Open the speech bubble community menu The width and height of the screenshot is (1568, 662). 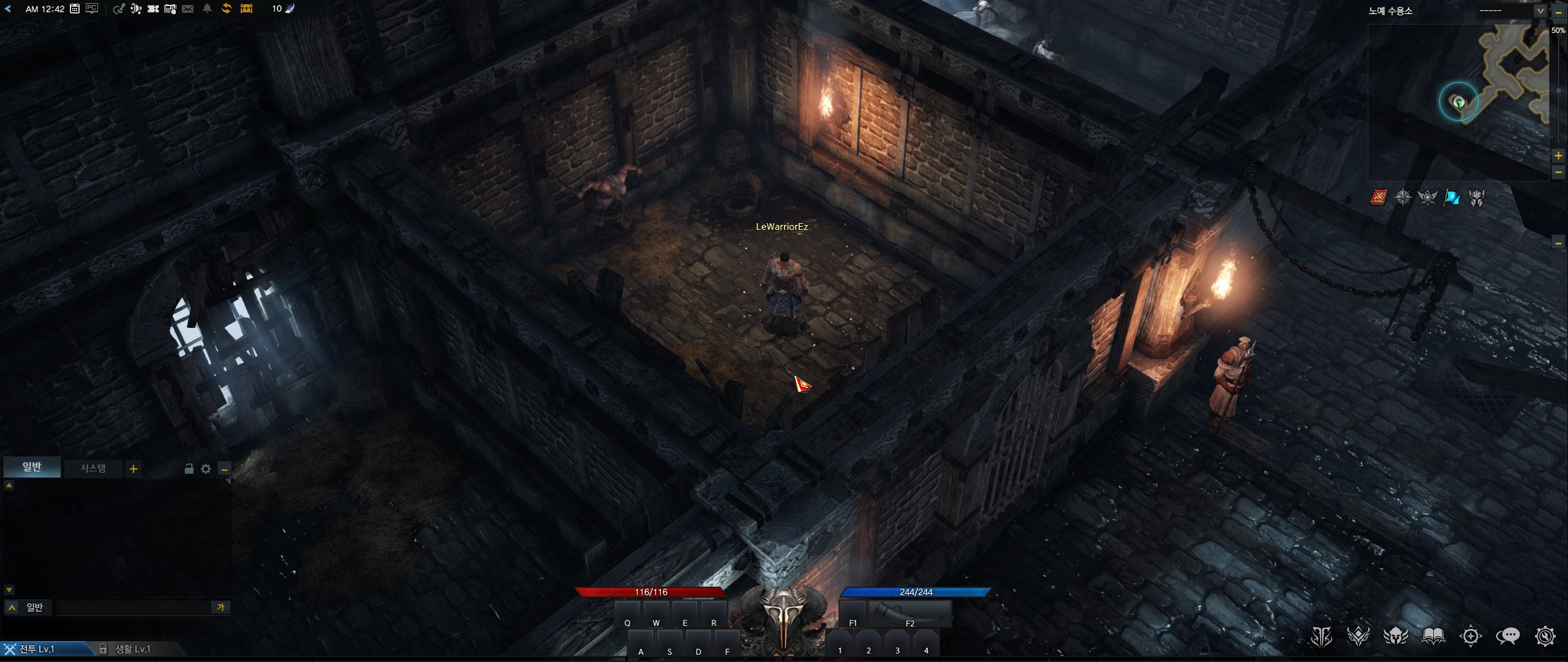(x=1507, y=636)
